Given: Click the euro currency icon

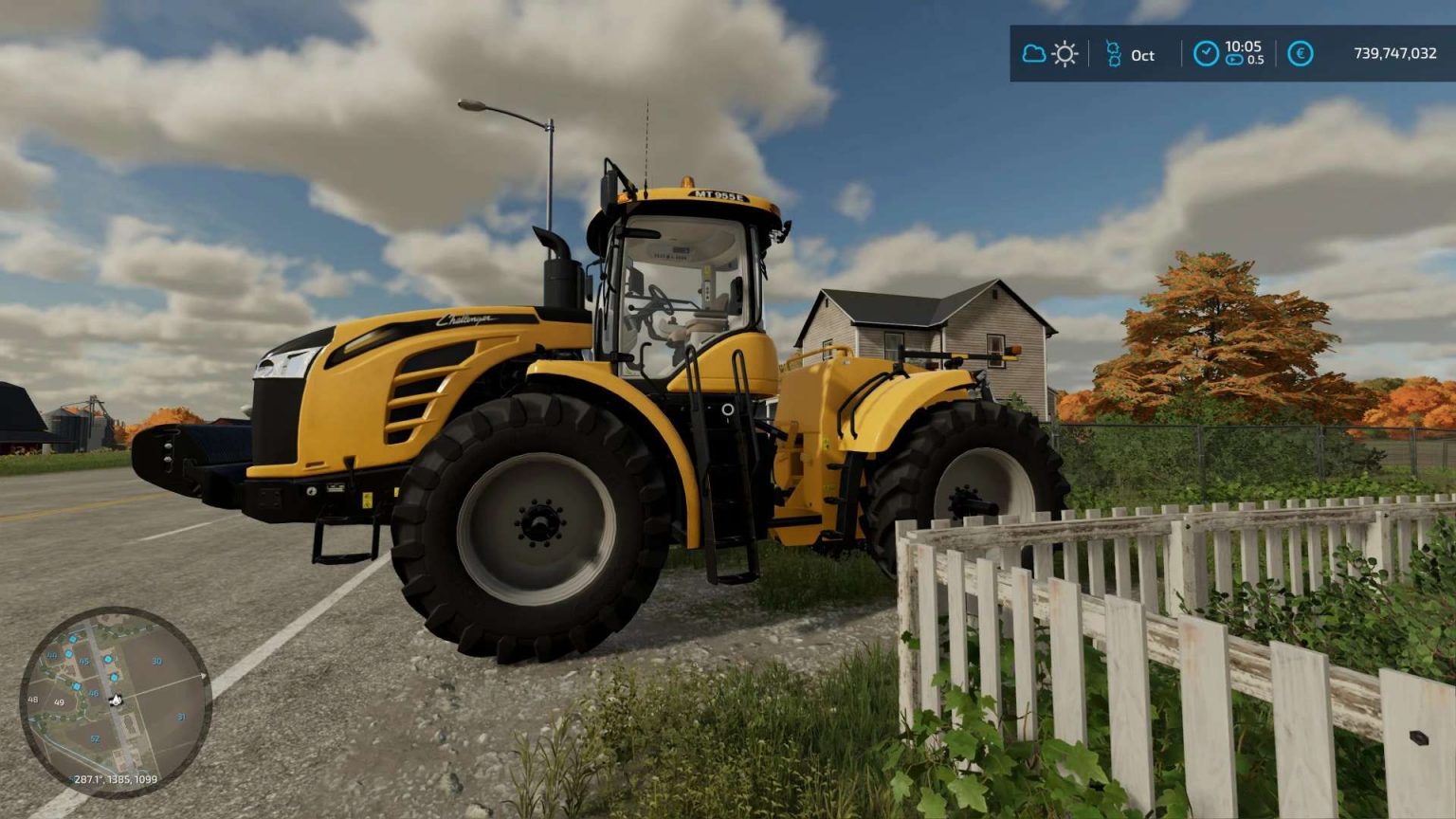Looking at the screenshot, I should point(1301,54).
